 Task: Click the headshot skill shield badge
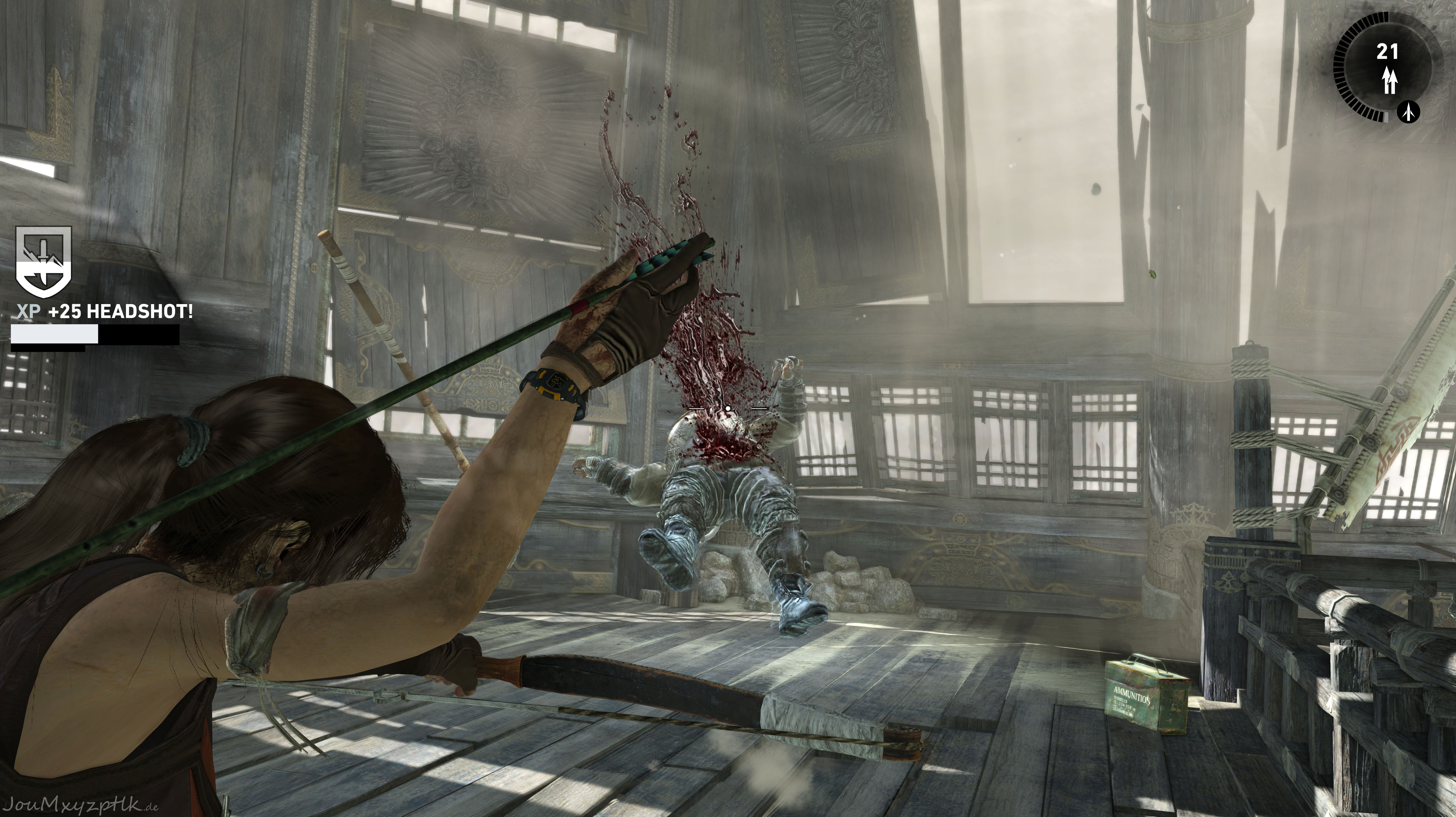click(x=44, y=262)
